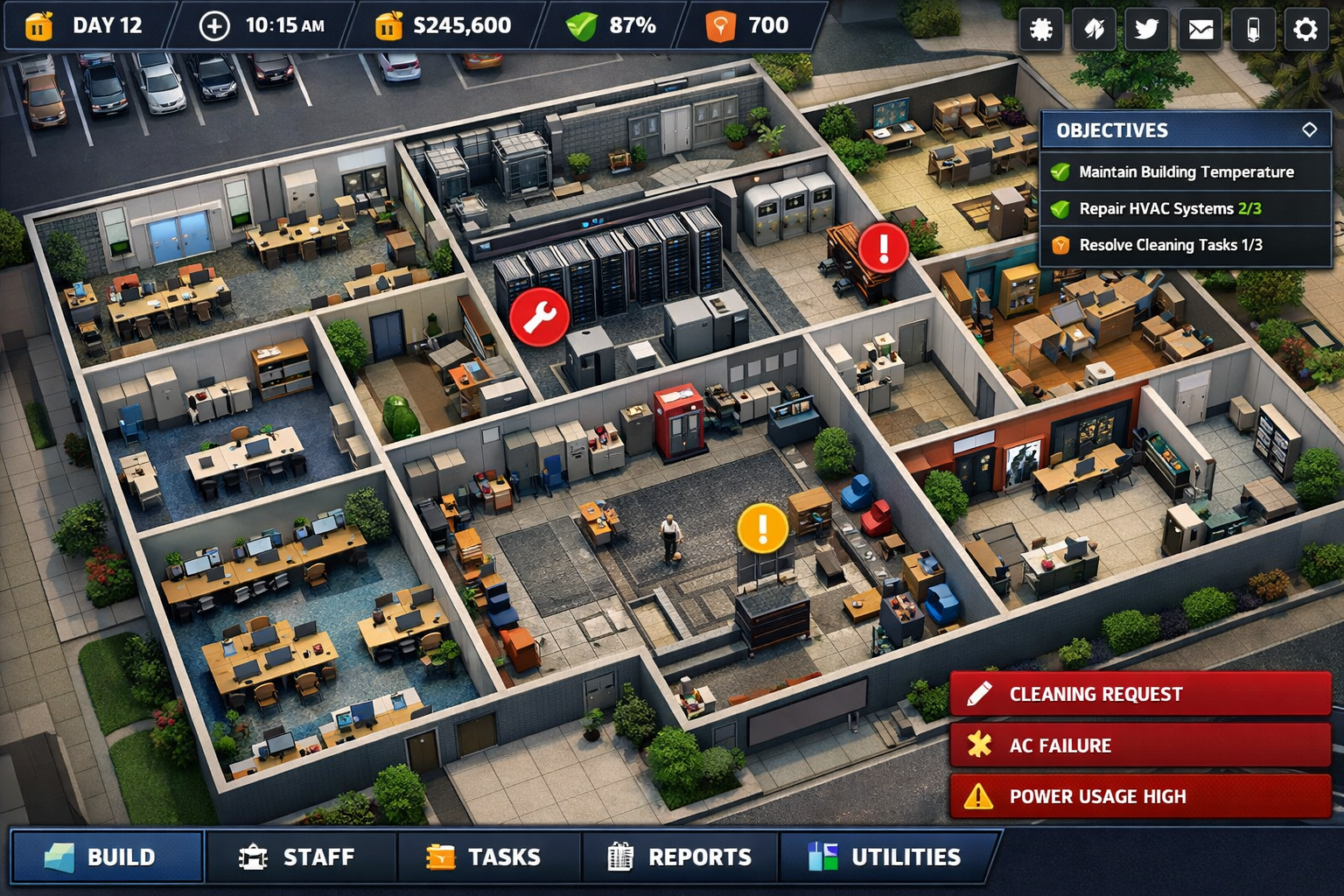Click the POWER USAGE HIGH warning banner
This screenshot has width=1344, height=896.
coord(1137,796)
